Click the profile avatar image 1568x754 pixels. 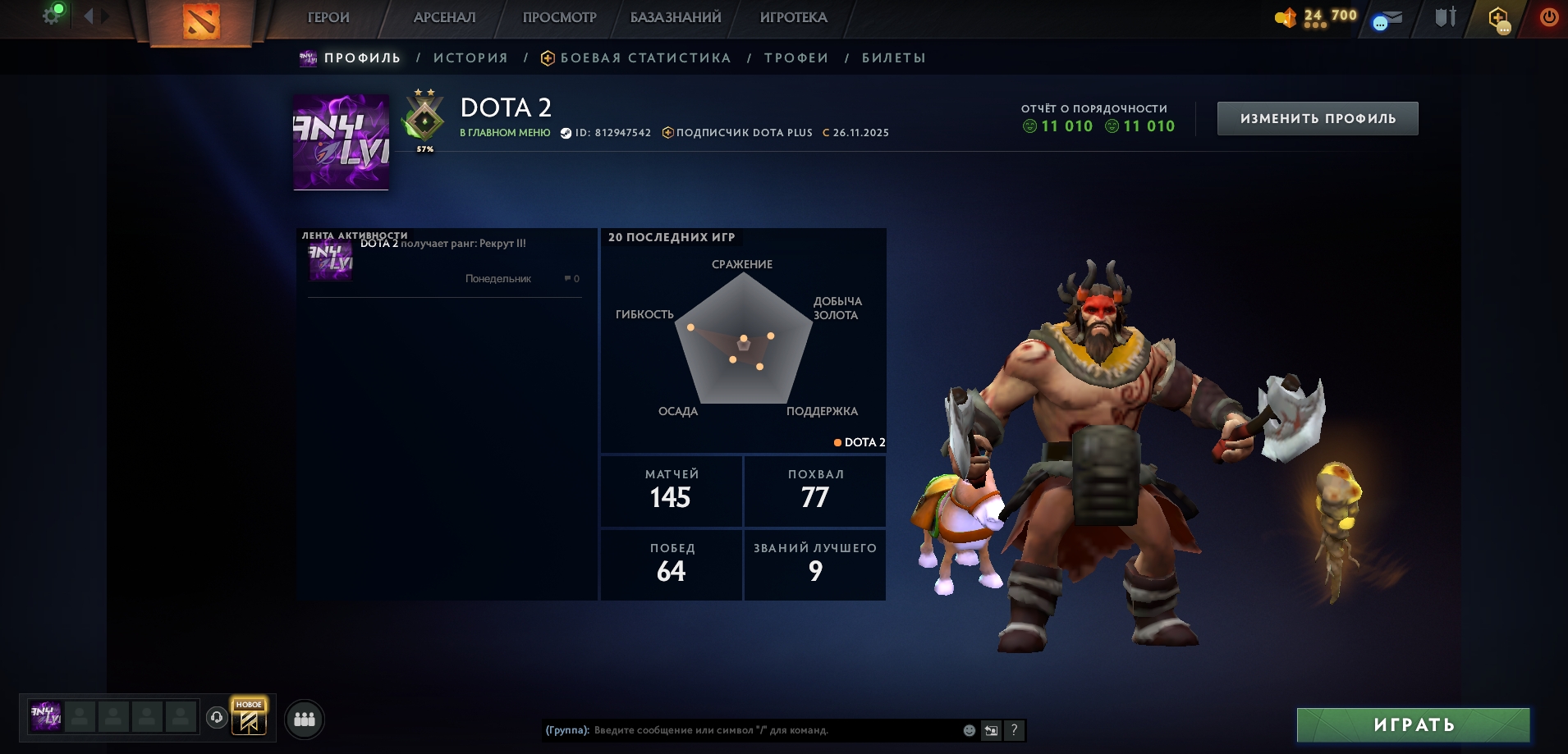tap(342, 142)
